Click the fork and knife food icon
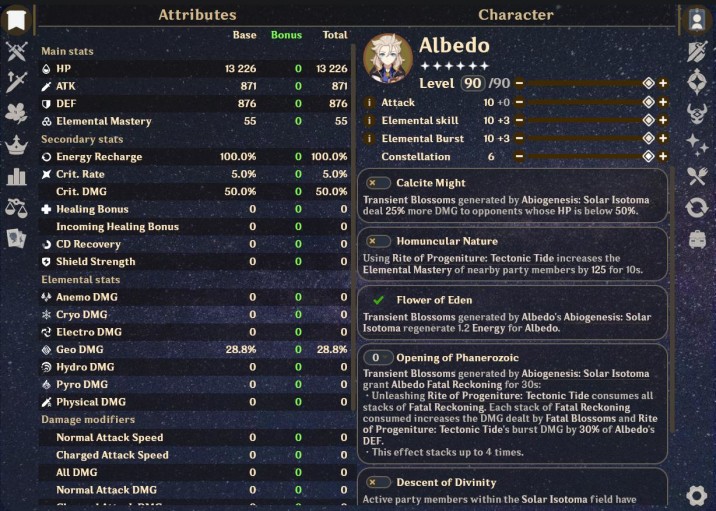The height and width of the screenshot is (511, 716). [697, 176]
